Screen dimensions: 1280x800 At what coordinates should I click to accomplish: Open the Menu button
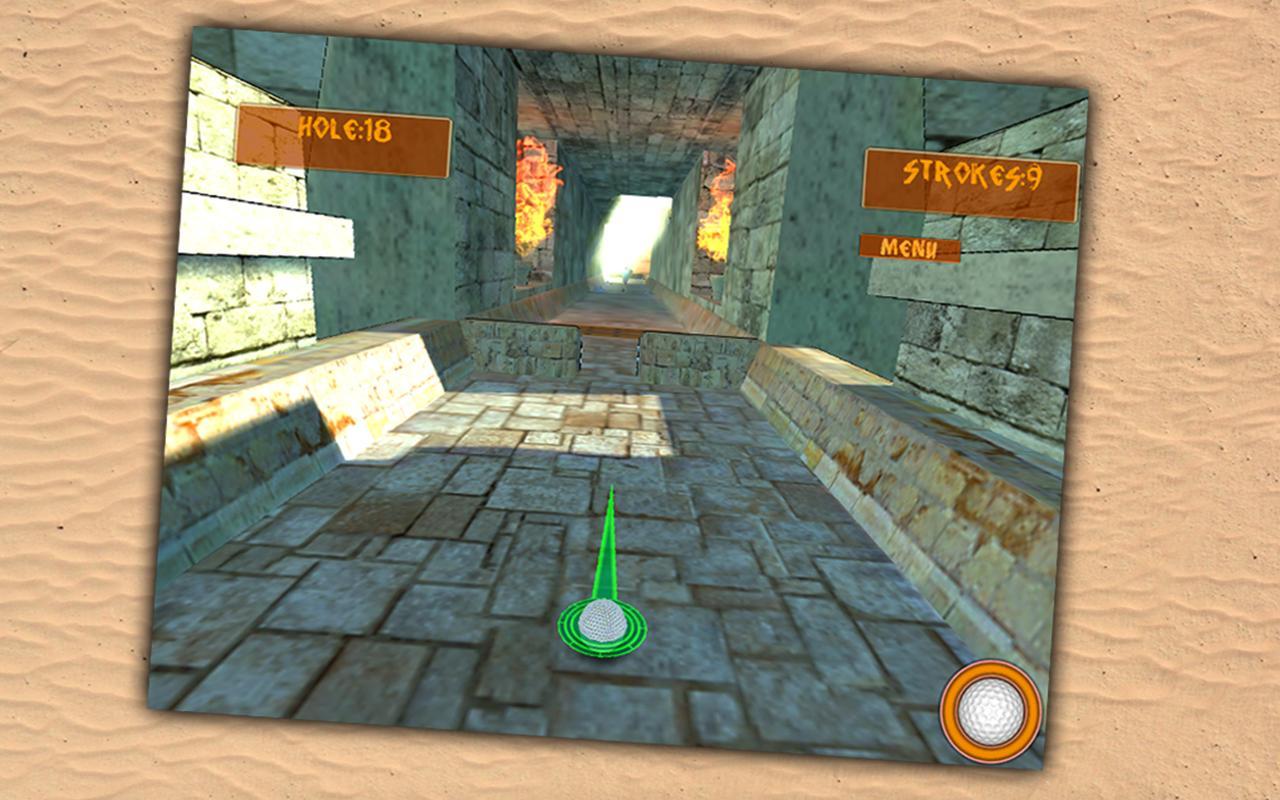(909, 248)
